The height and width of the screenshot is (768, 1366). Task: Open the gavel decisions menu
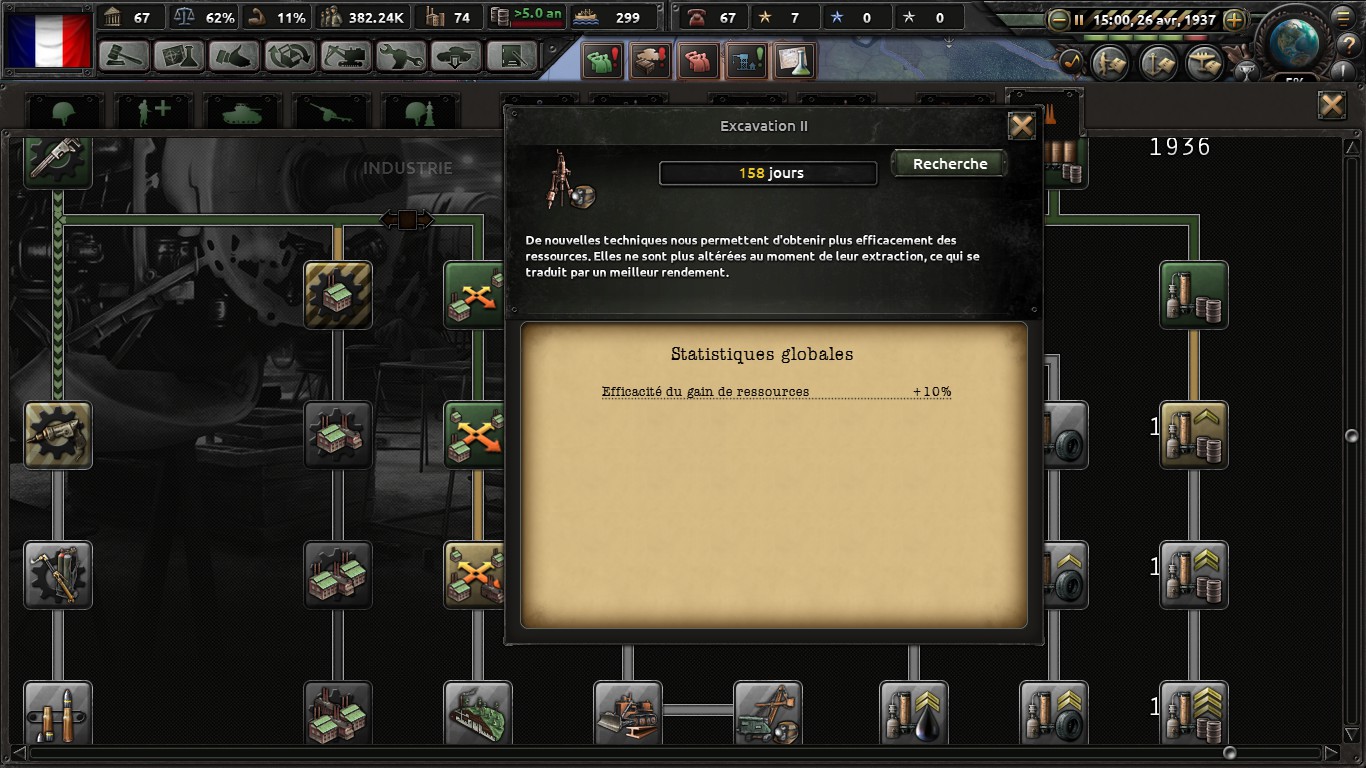[124, 56]
